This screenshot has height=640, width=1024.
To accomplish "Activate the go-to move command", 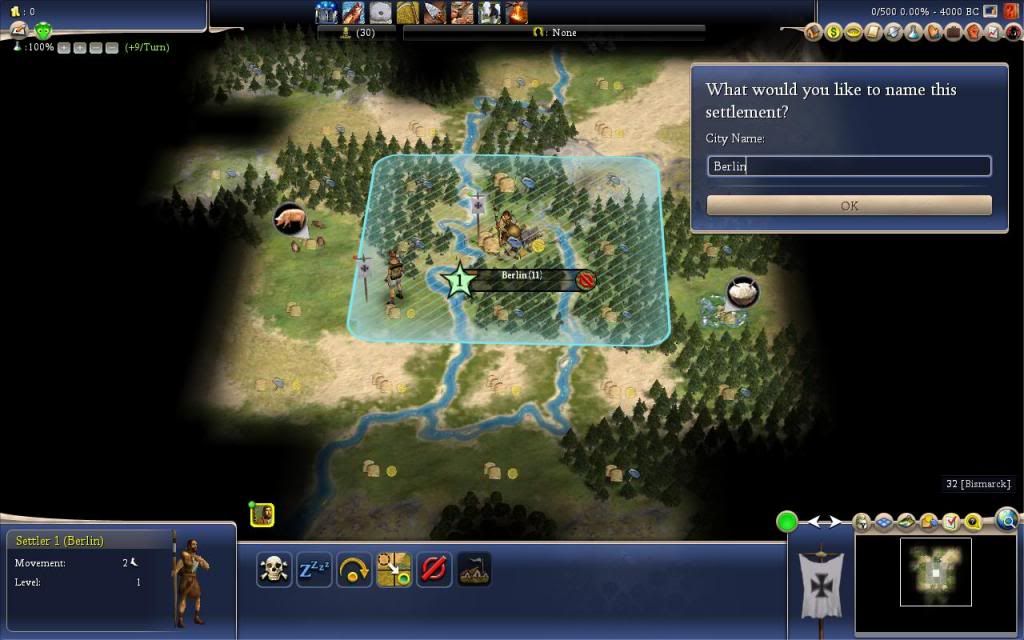I will click(x=394, y=570).
